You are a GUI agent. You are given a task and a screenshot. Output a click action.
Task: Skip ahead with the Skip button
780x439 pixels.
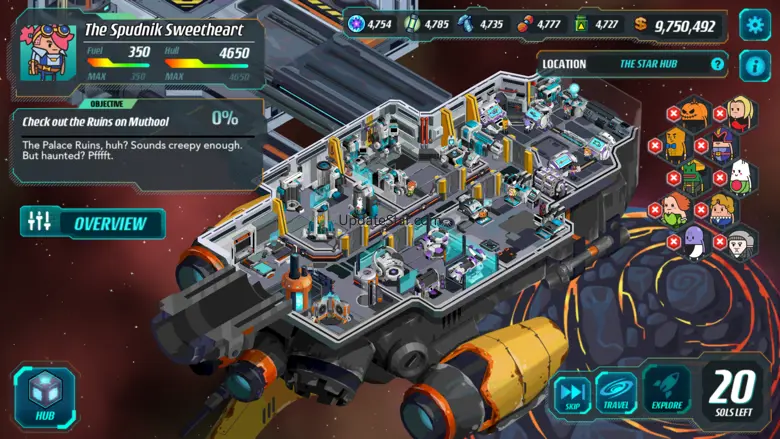click(x=572, y=393)
